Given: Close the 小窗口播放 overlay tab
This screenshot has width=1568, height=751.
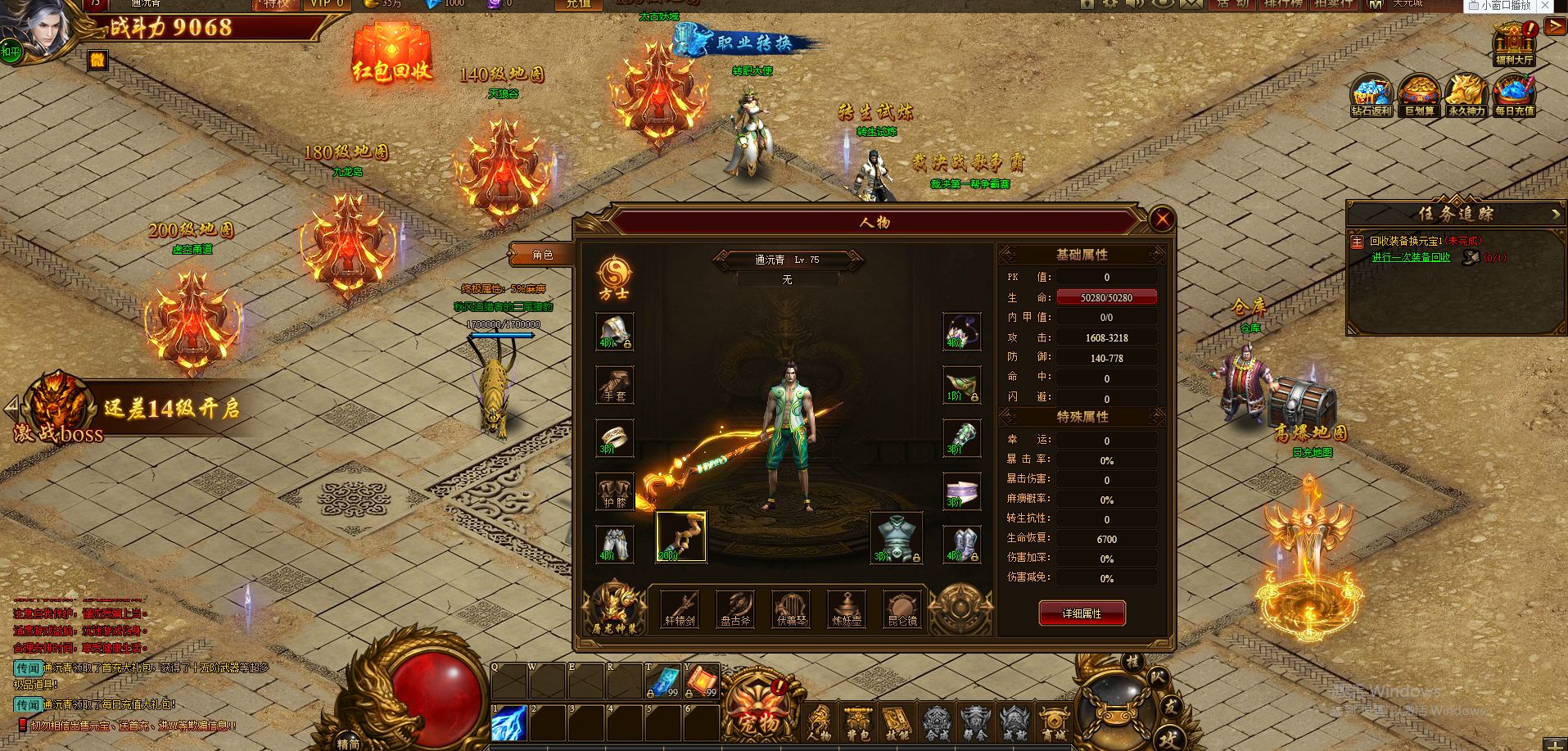Looking at the screenshot, I should (1545, 6).
